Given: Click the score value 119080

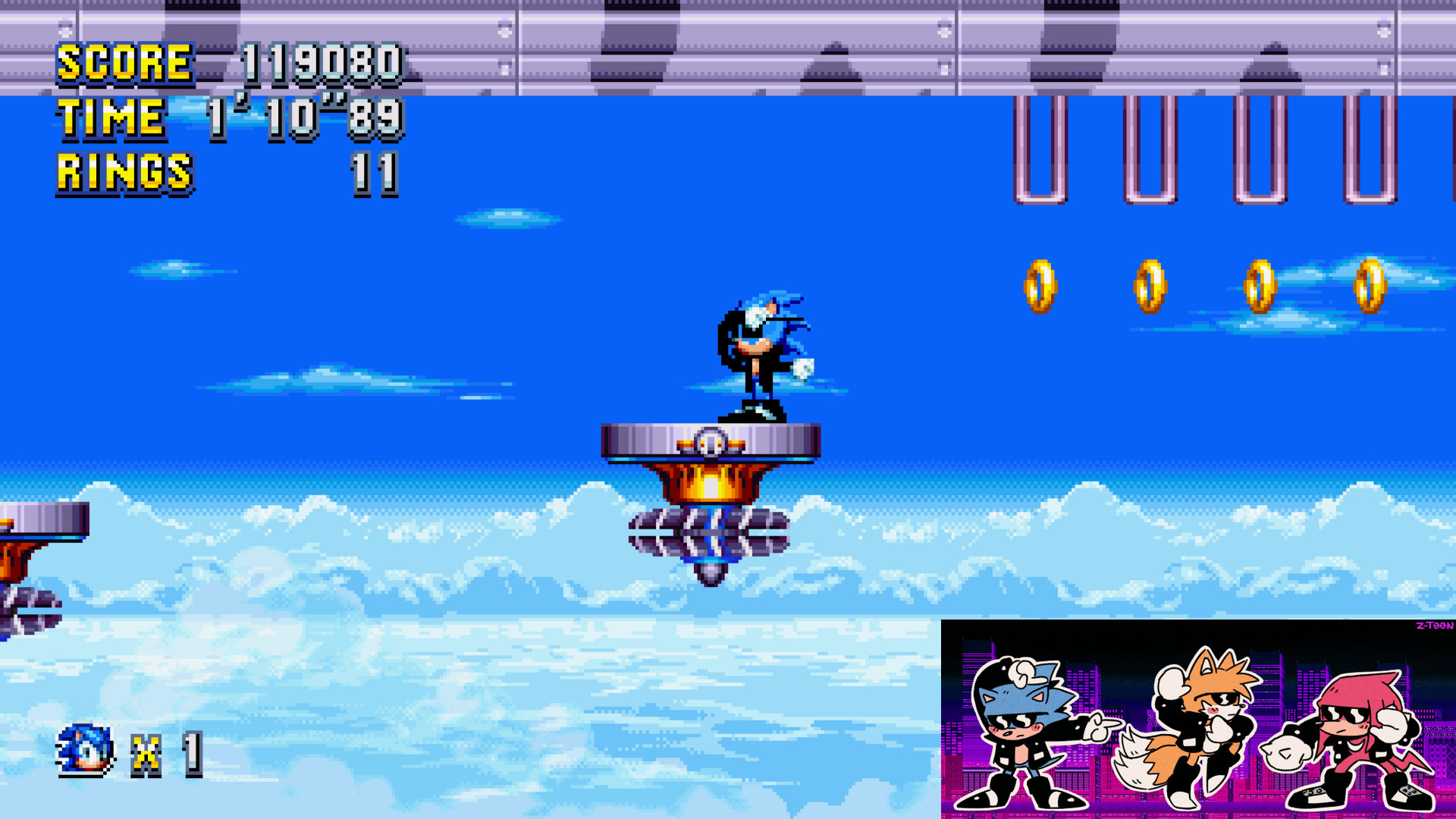Looking at the screenshot, I should pos(322,62).
